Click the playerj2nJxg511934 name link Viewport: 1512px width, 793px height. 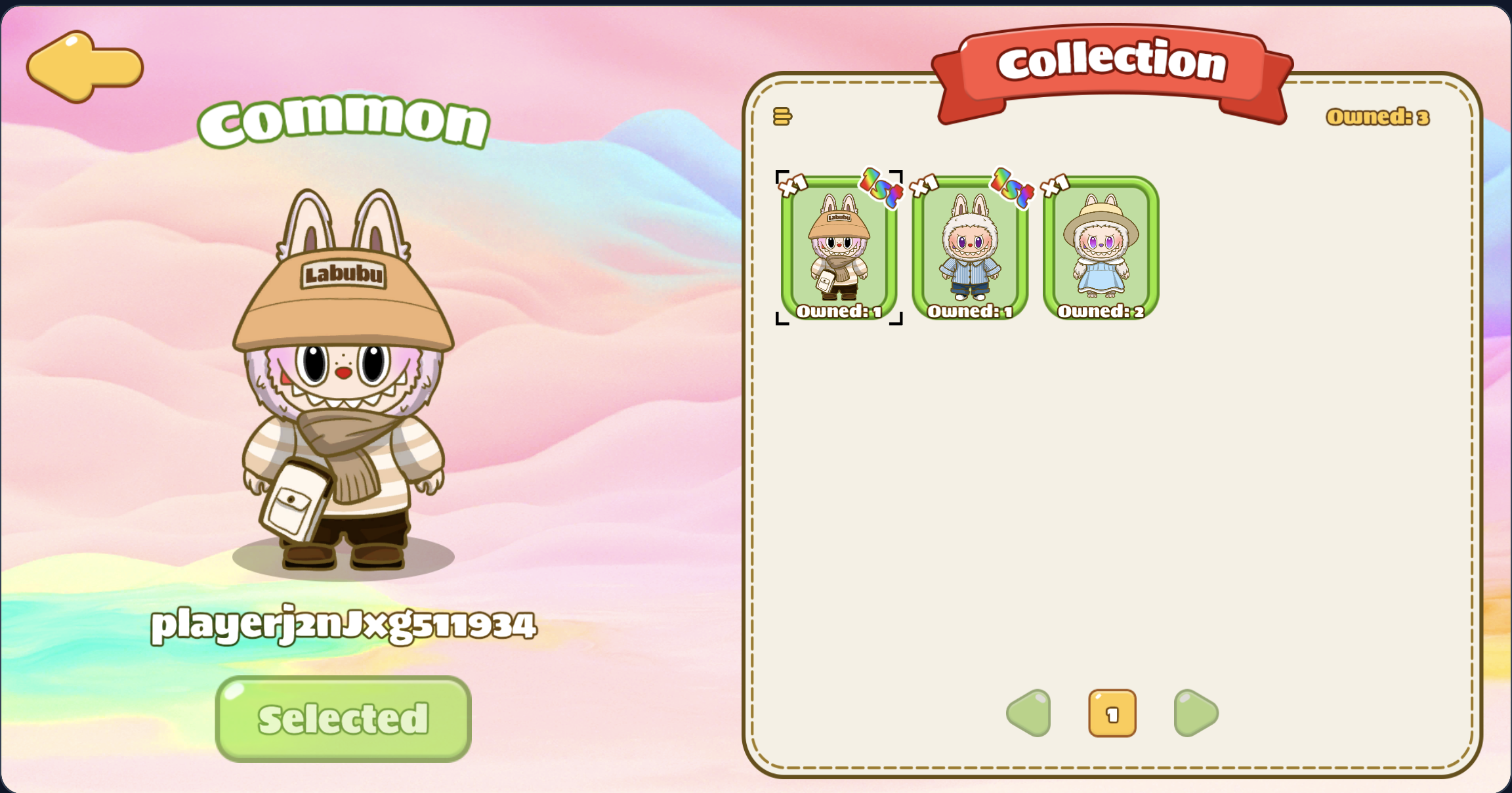click(x=344, y=625)
